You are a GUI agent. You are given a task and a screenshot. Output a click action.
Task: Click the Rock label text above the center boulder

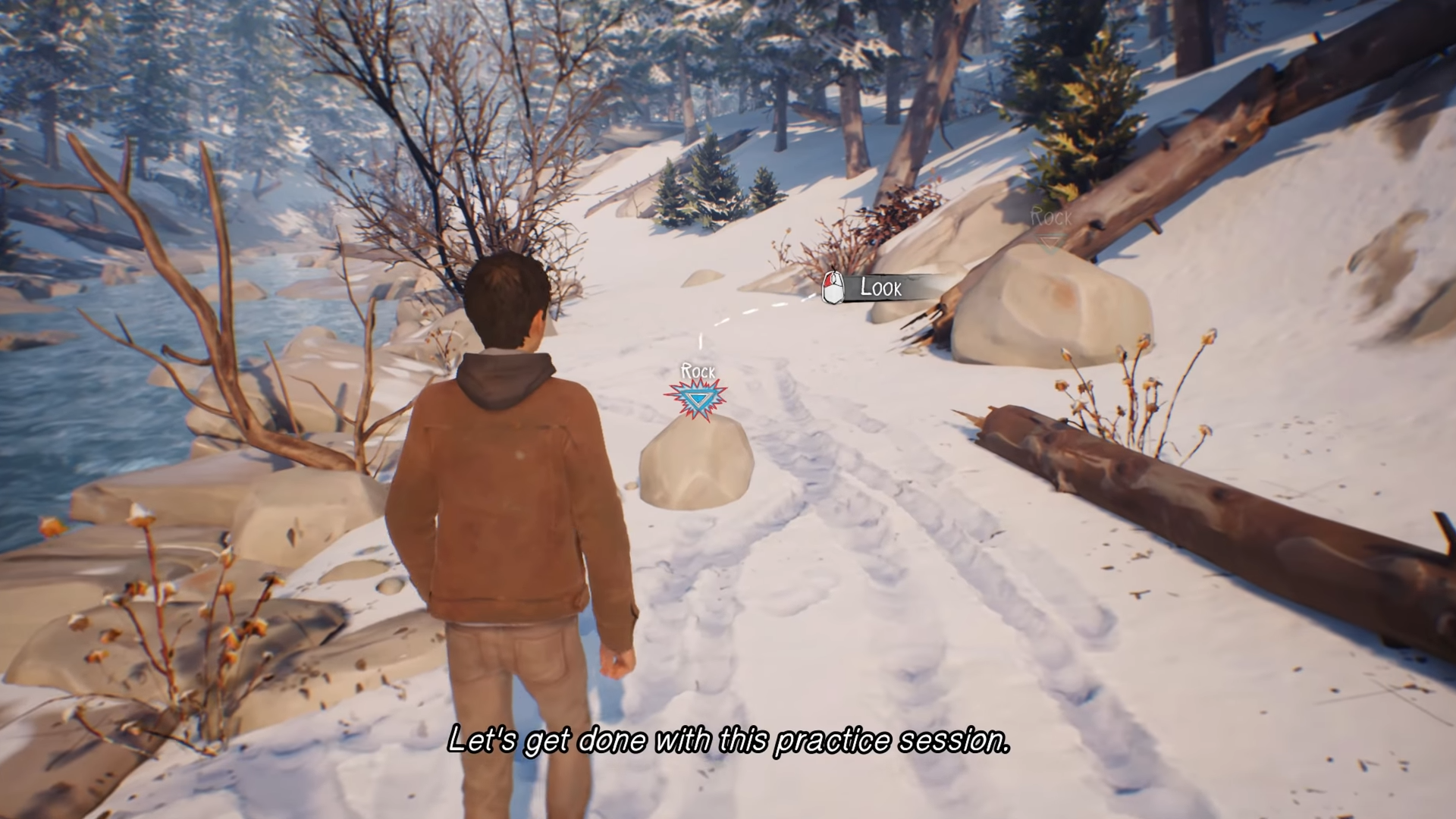tap(698, 372)
